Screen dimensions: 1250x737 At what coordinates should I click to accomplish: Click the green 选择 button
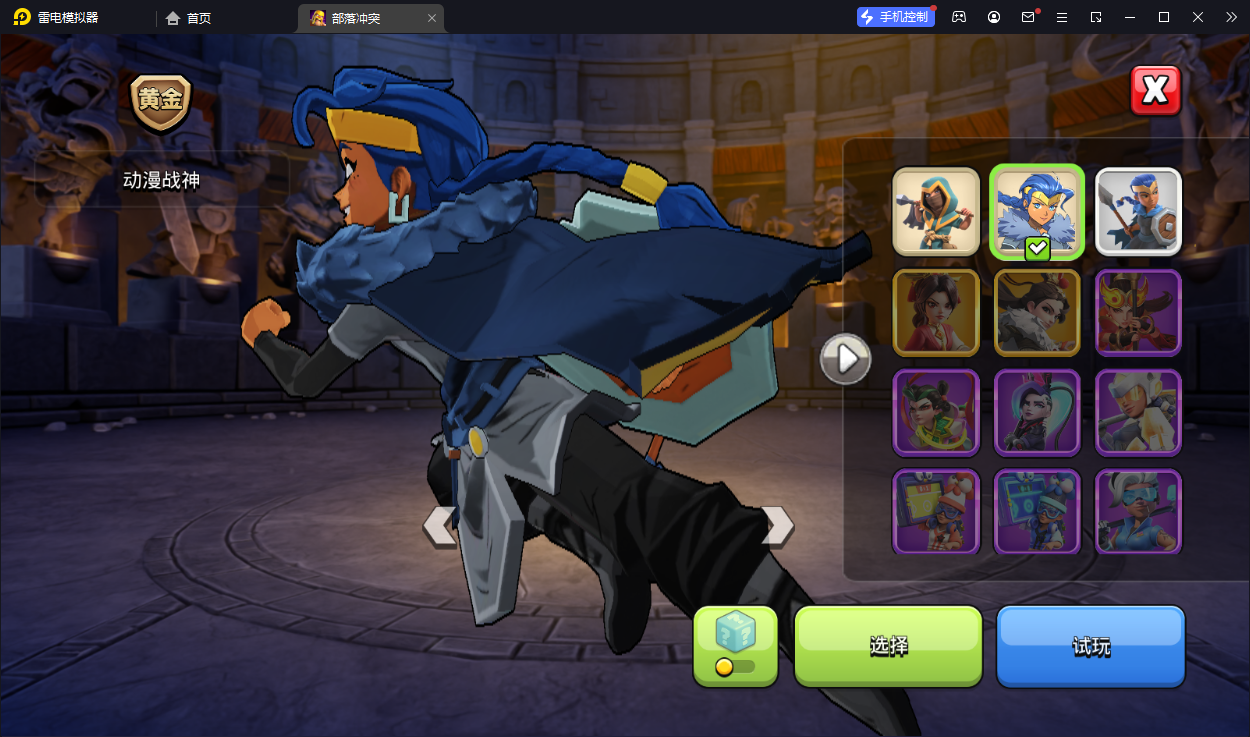click(888, 646)
